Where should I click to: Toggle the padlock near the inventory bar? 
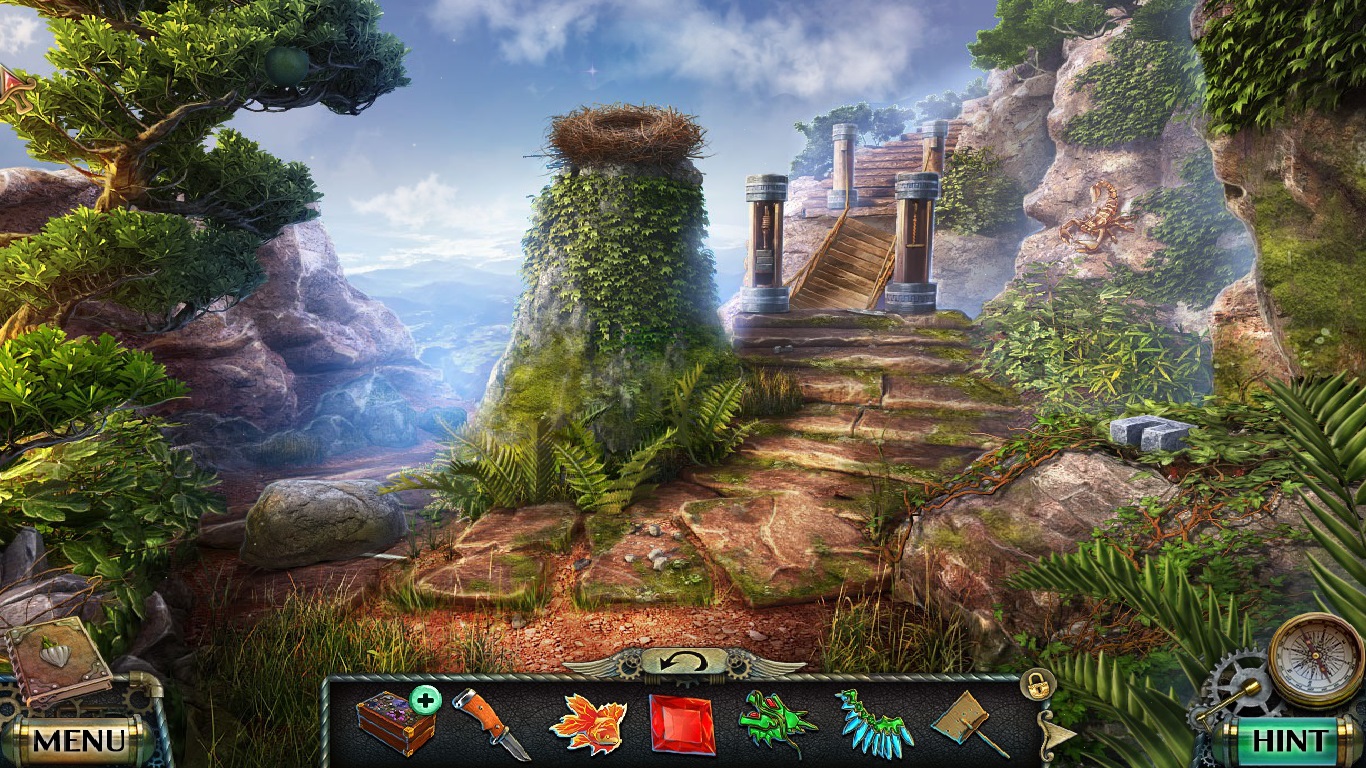pyautogui.click(x=1037, y=683)
